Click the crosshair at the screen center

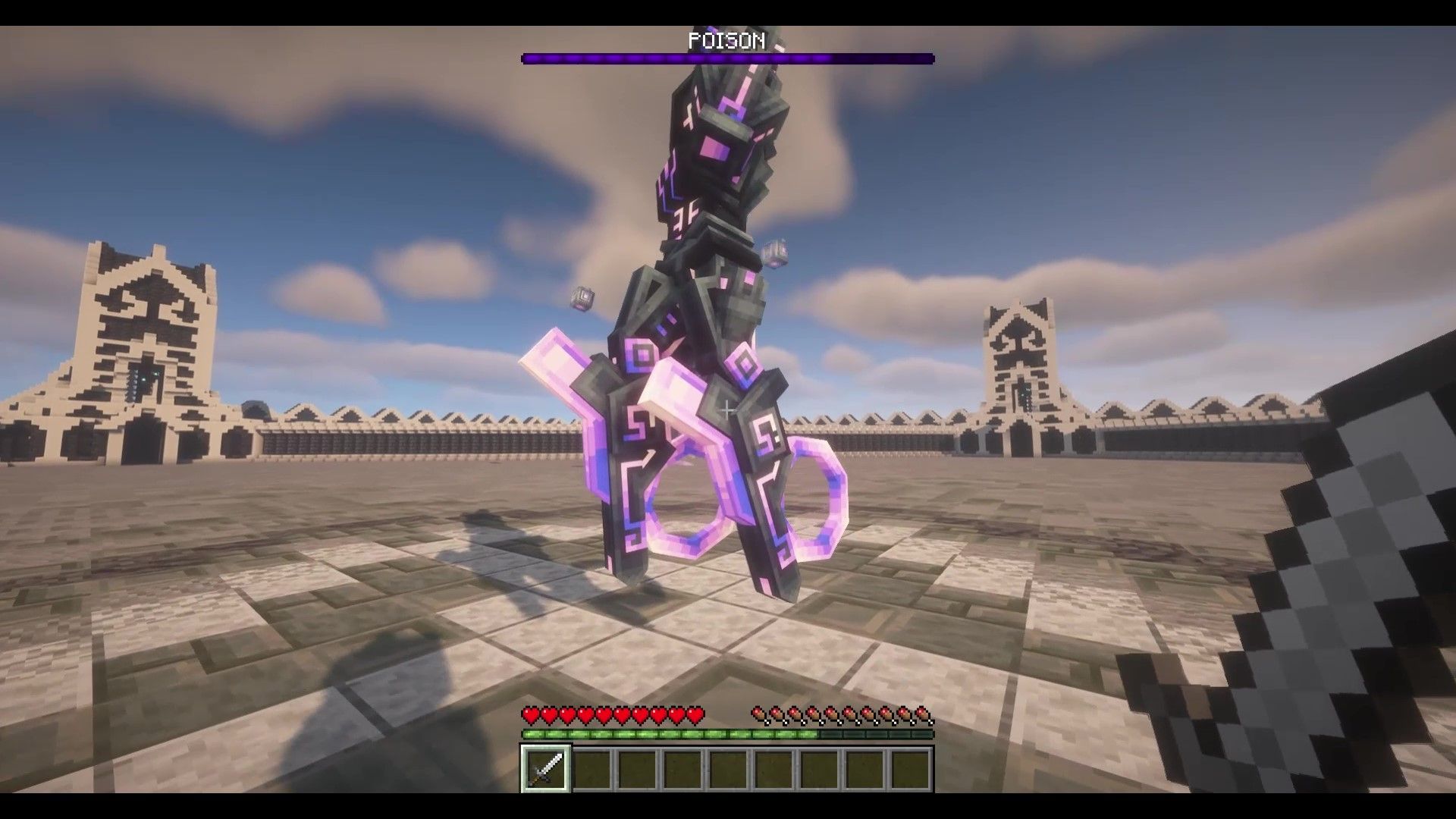(x=728, y=409)
